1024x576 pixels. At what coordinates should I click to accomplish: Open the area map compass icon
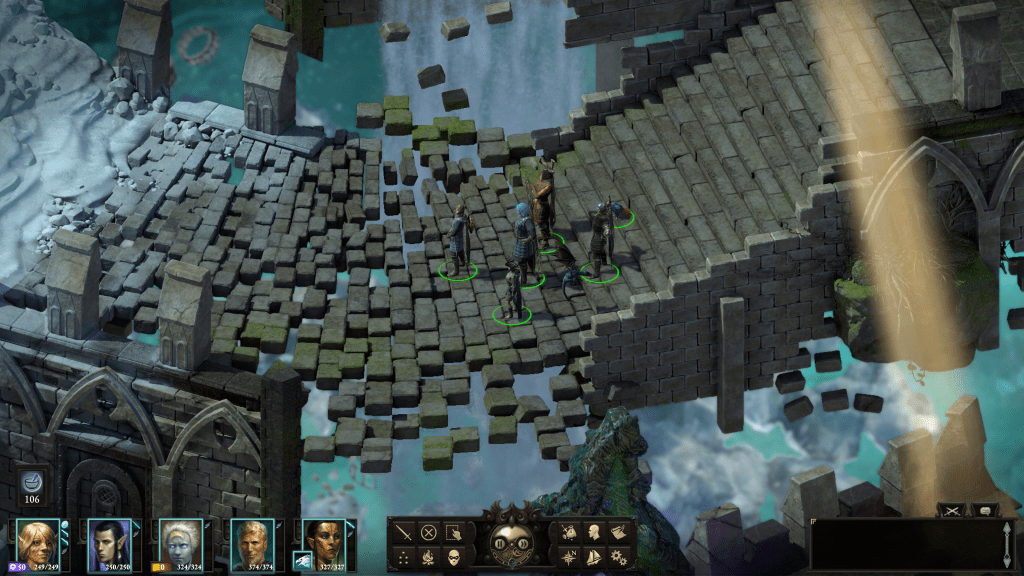pos(568,557)
